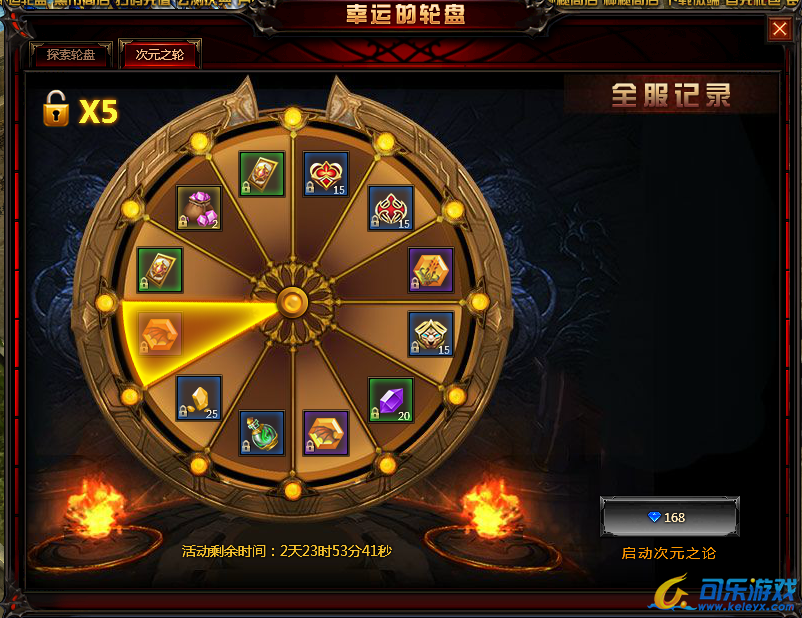Screen dimensions: 802x618
Task: Select the 次元之轮 tab
Action: 159,55
